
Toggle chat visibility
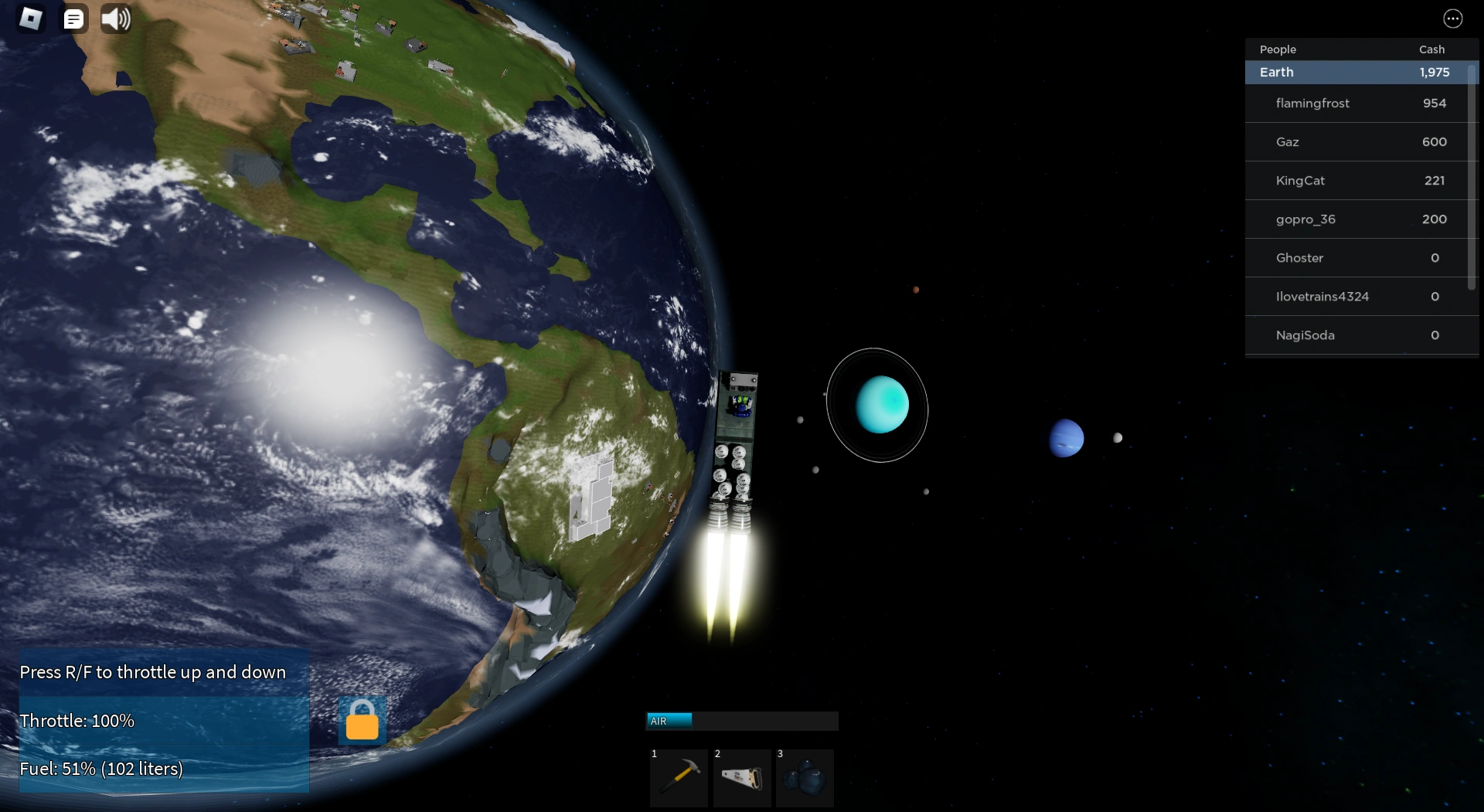74,19
